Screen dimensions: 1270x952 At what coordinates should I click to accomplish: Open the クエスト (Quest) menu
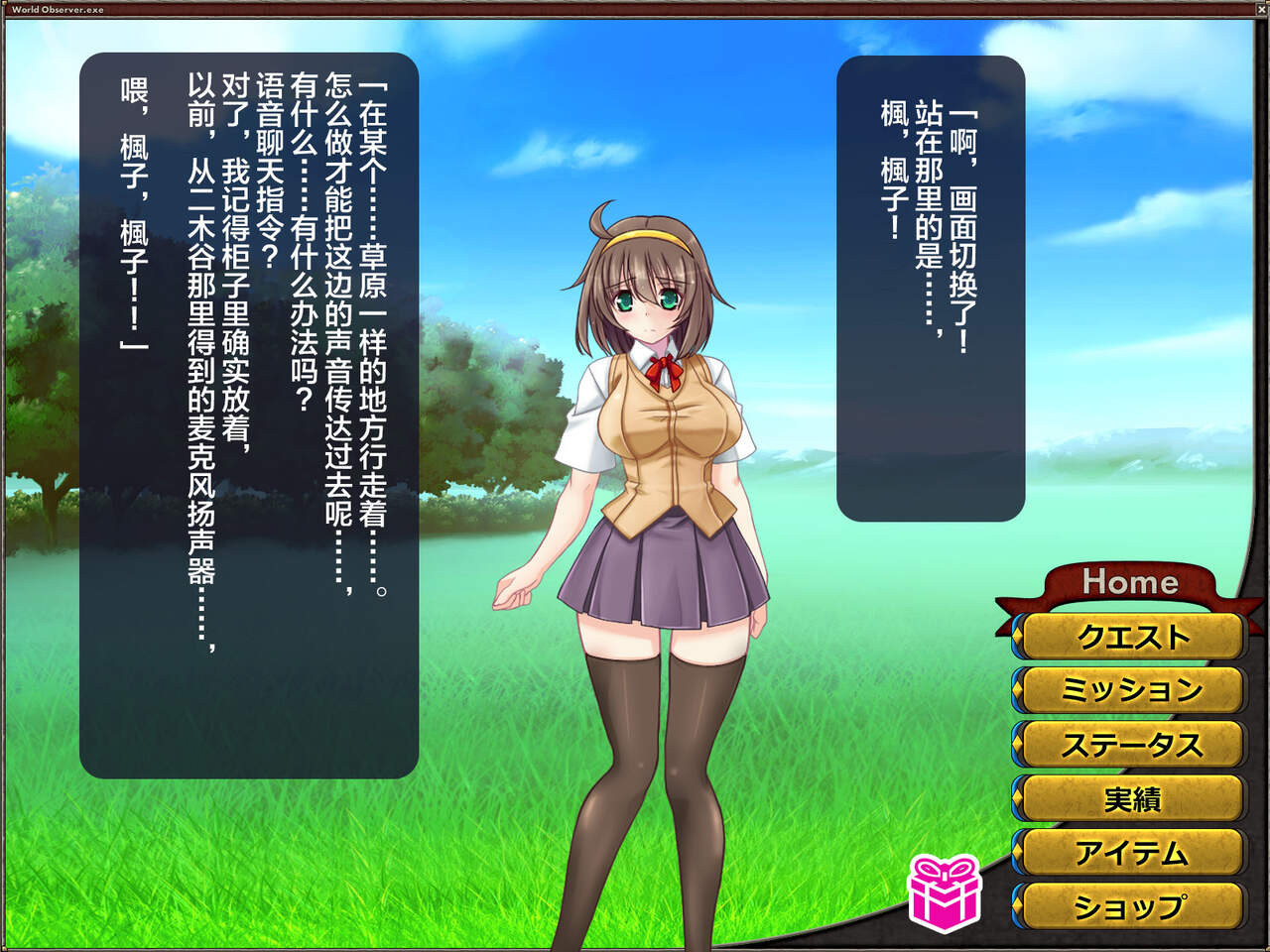click(x=1131, y=636)
